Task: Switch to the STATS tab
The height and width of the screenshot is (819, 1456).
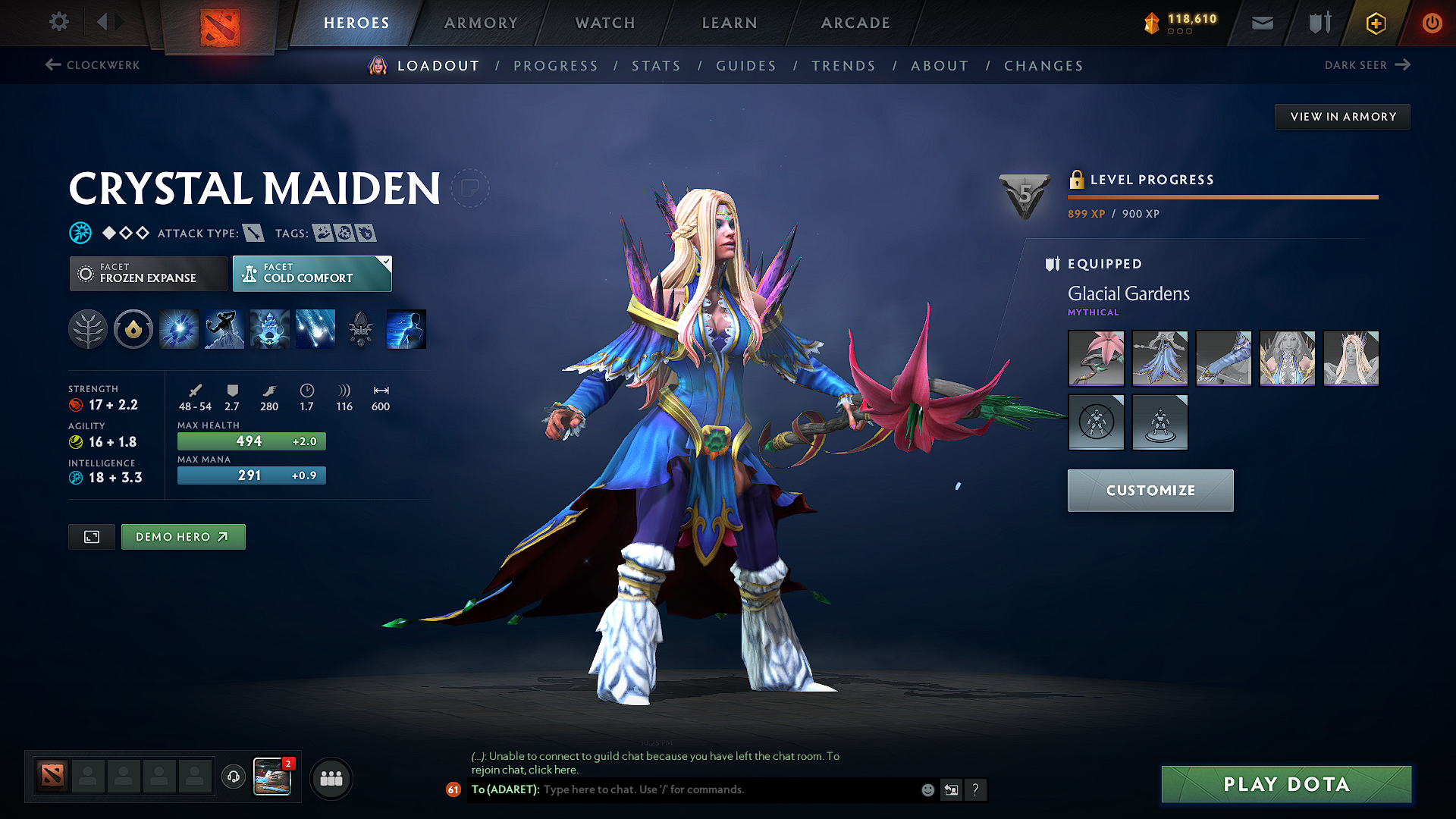Action: tap(657, 66)
